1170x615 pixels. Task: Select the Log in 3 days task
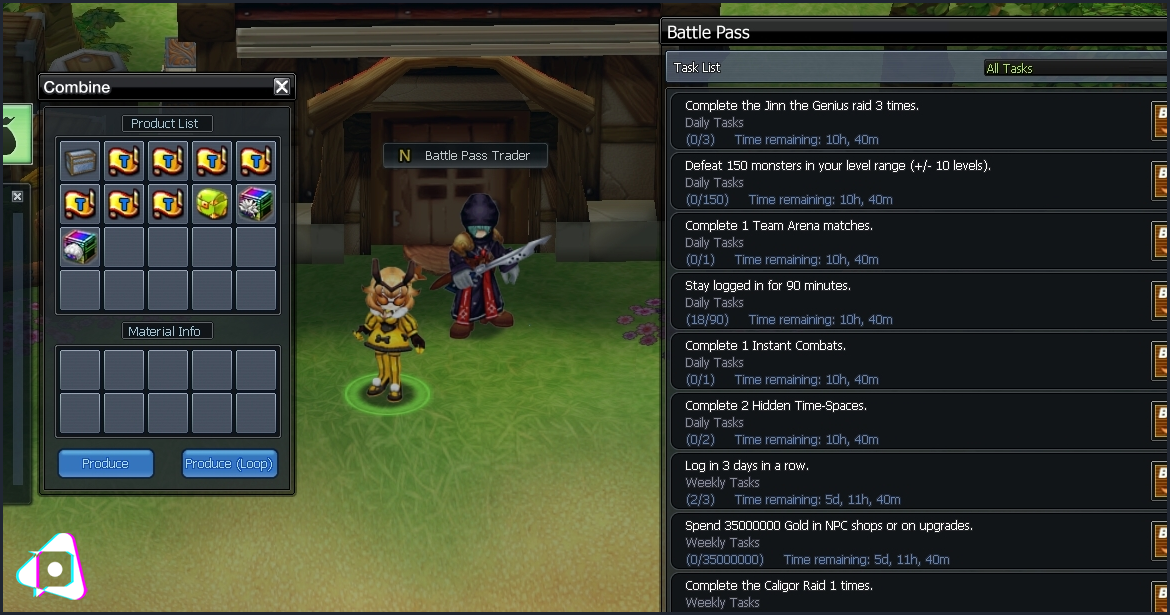tap(910, 482)
